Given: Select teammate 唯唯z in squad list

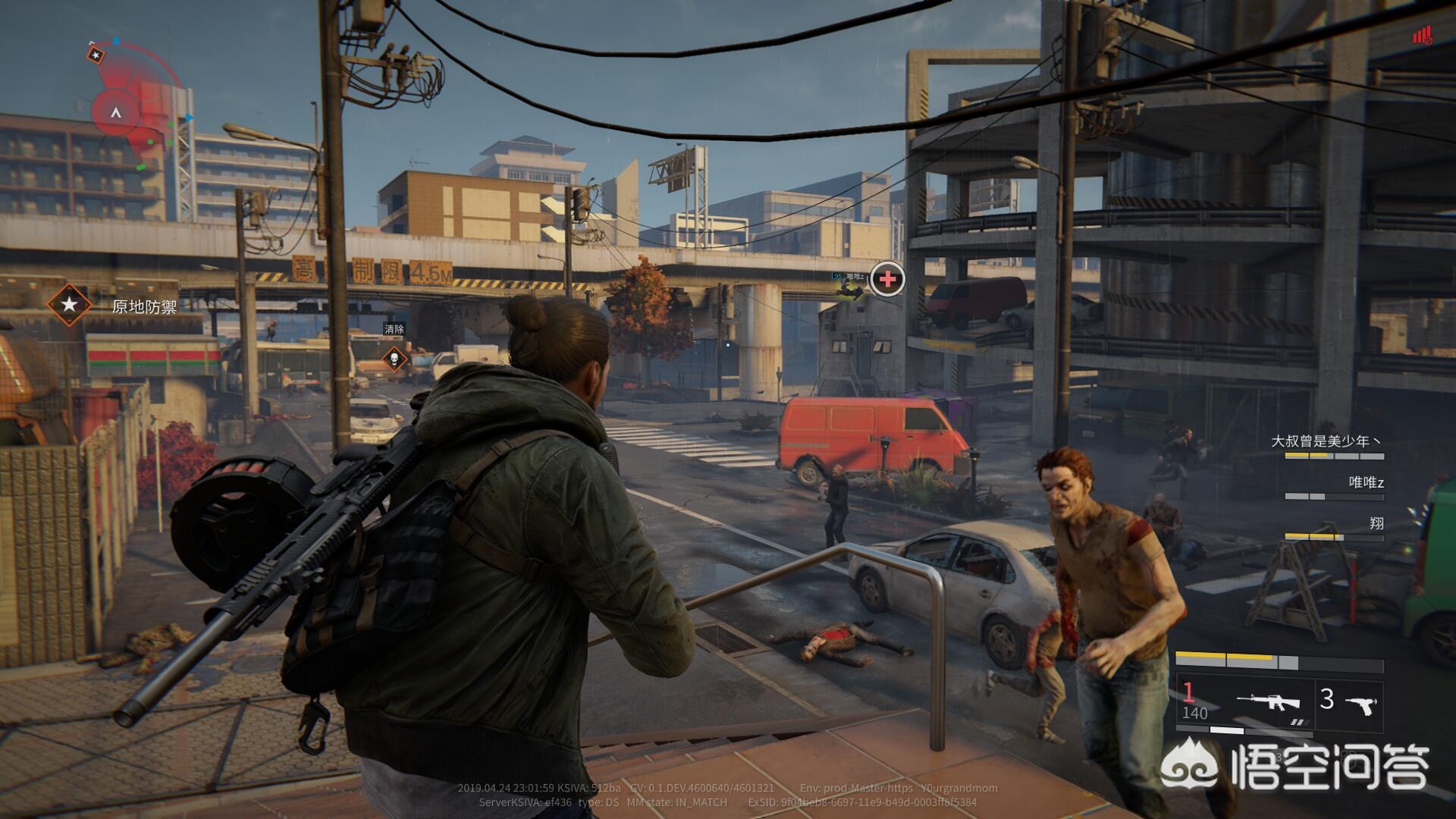Looking at the screenshot, I should point(1366,482).
